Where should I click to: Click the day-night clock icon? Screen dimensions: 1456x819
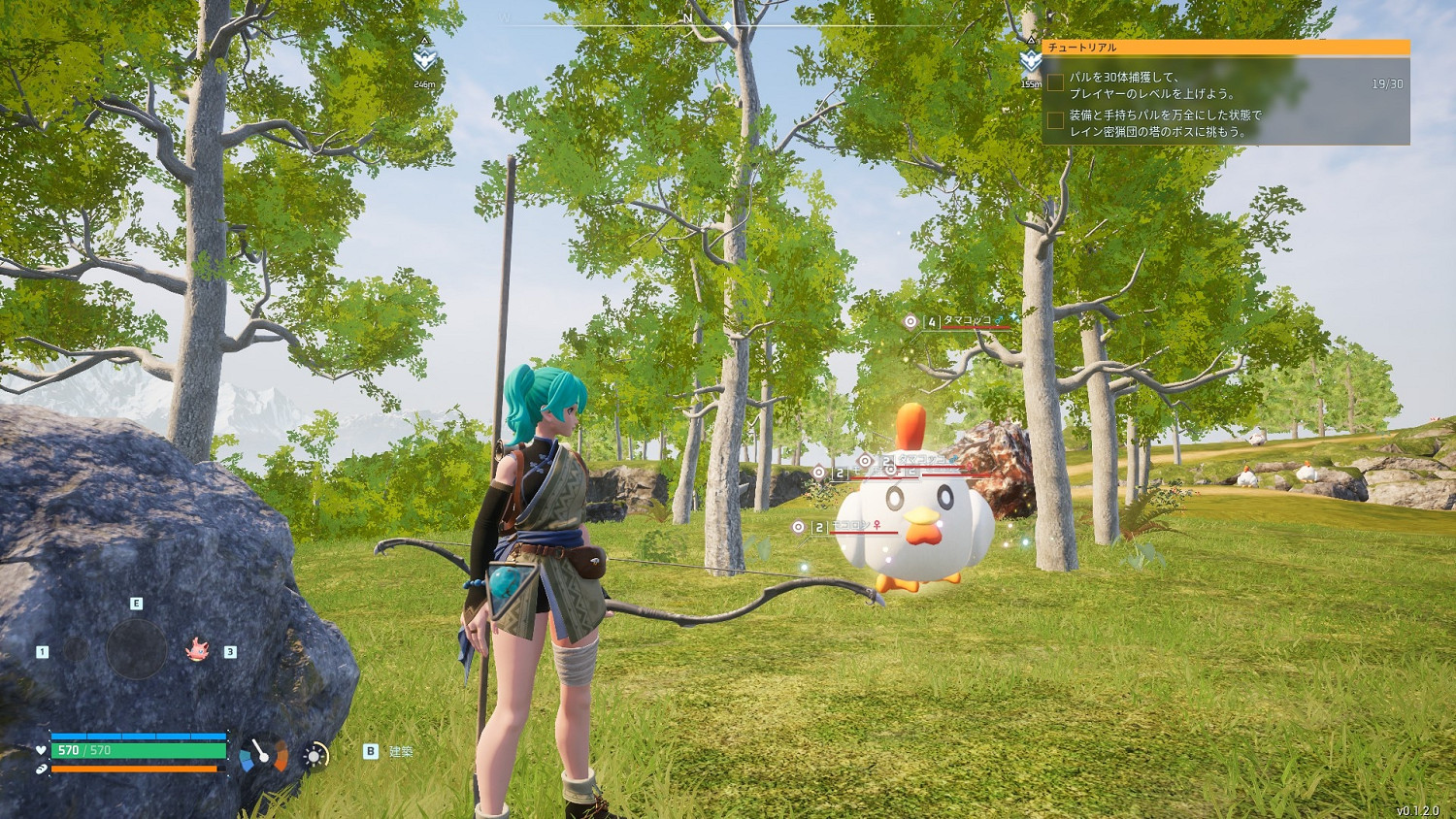coord(314,755)
